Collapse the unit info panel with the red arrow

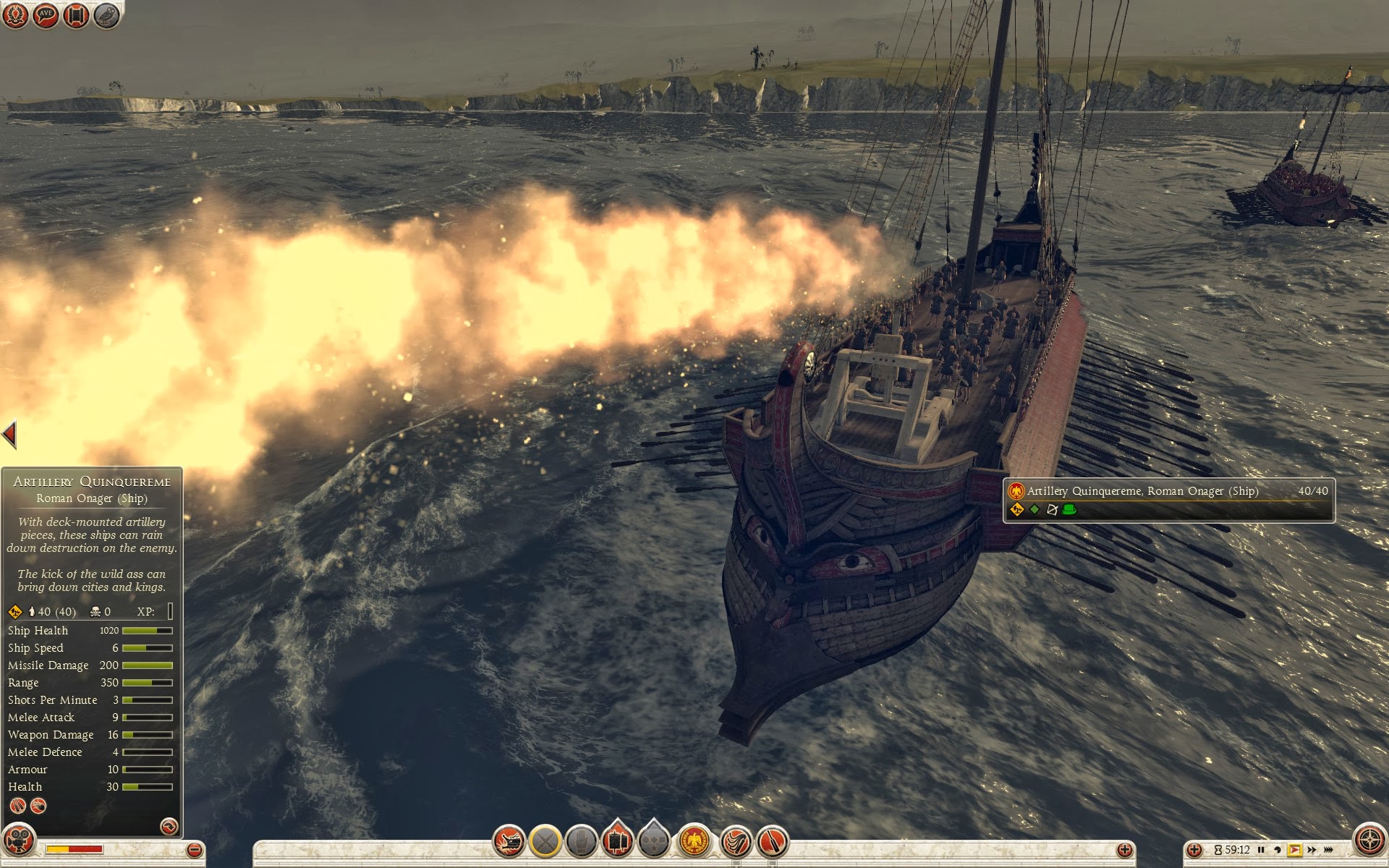pyautogui.click(x=9, y=434)
